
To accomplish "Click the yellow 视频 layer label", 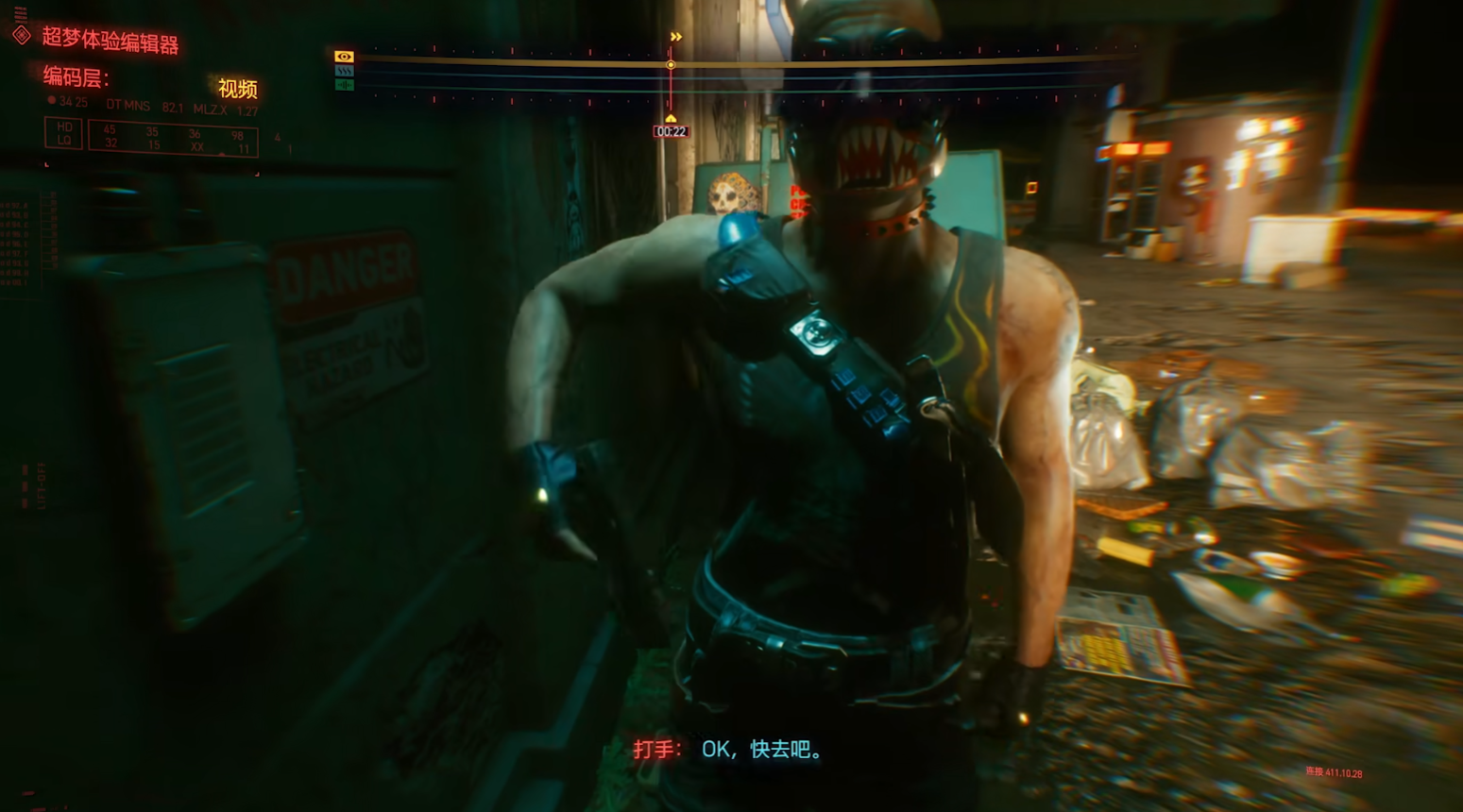I will (x=237, y=89).
